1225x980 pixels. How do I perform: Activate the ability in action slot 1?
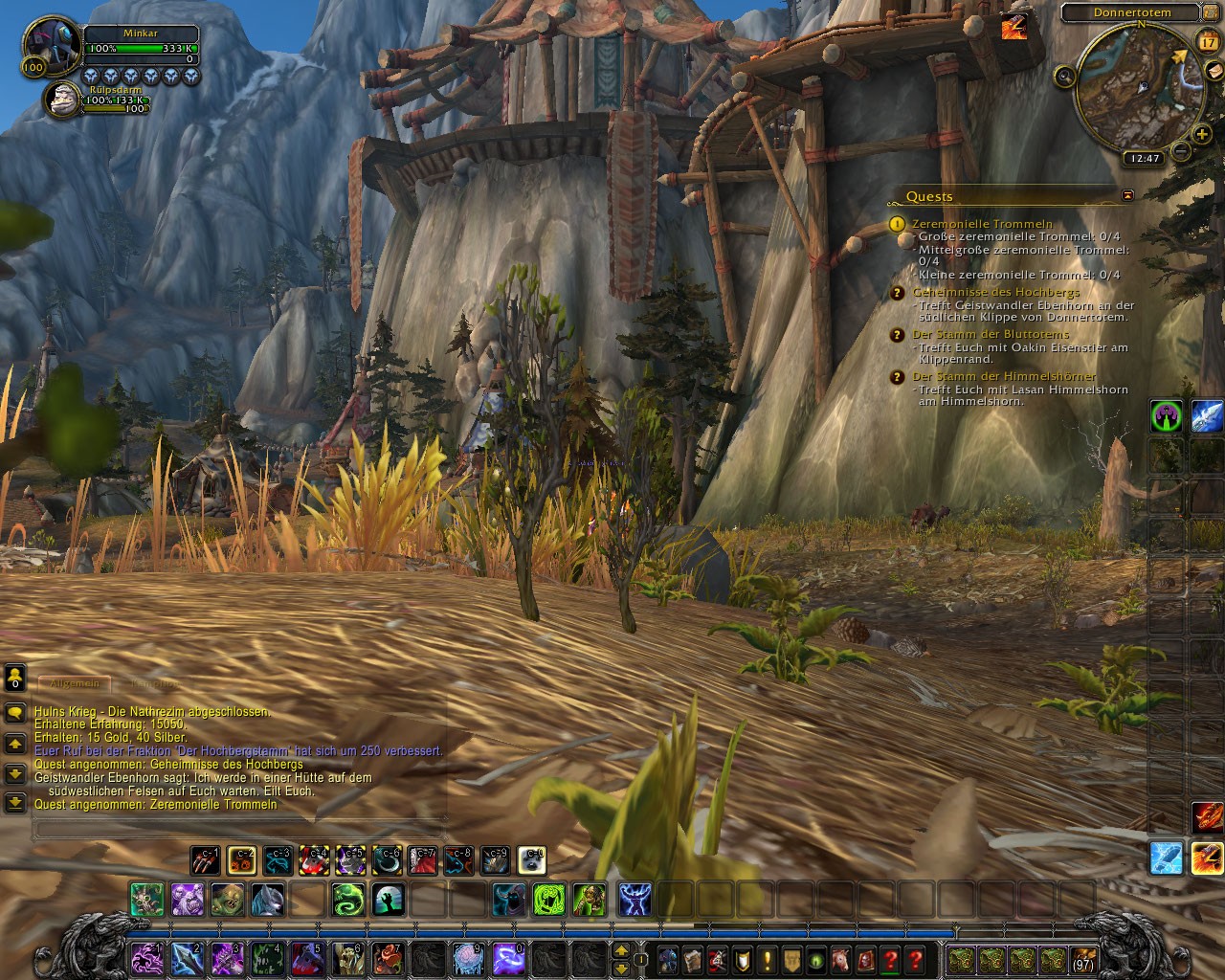pos(145,959)
